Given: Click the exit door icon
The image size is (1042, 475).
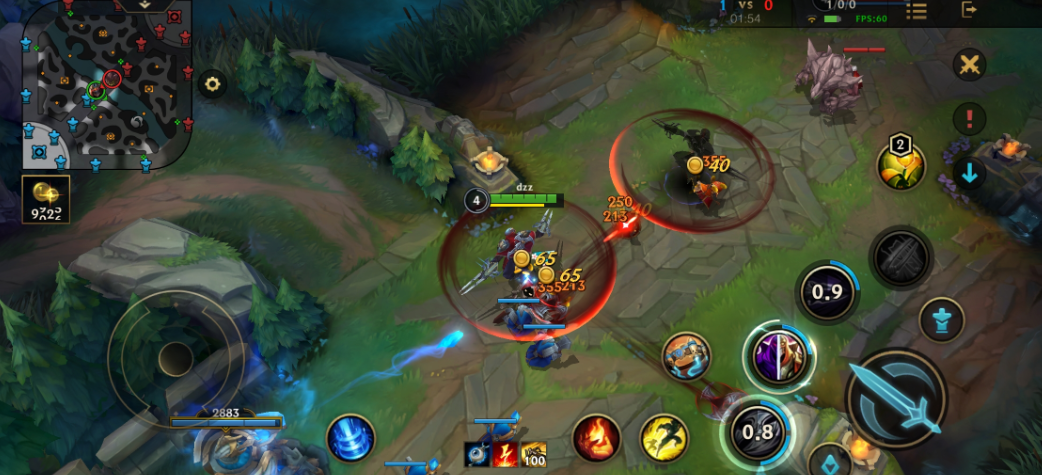Looking at the screenshot, I should 969,10.
